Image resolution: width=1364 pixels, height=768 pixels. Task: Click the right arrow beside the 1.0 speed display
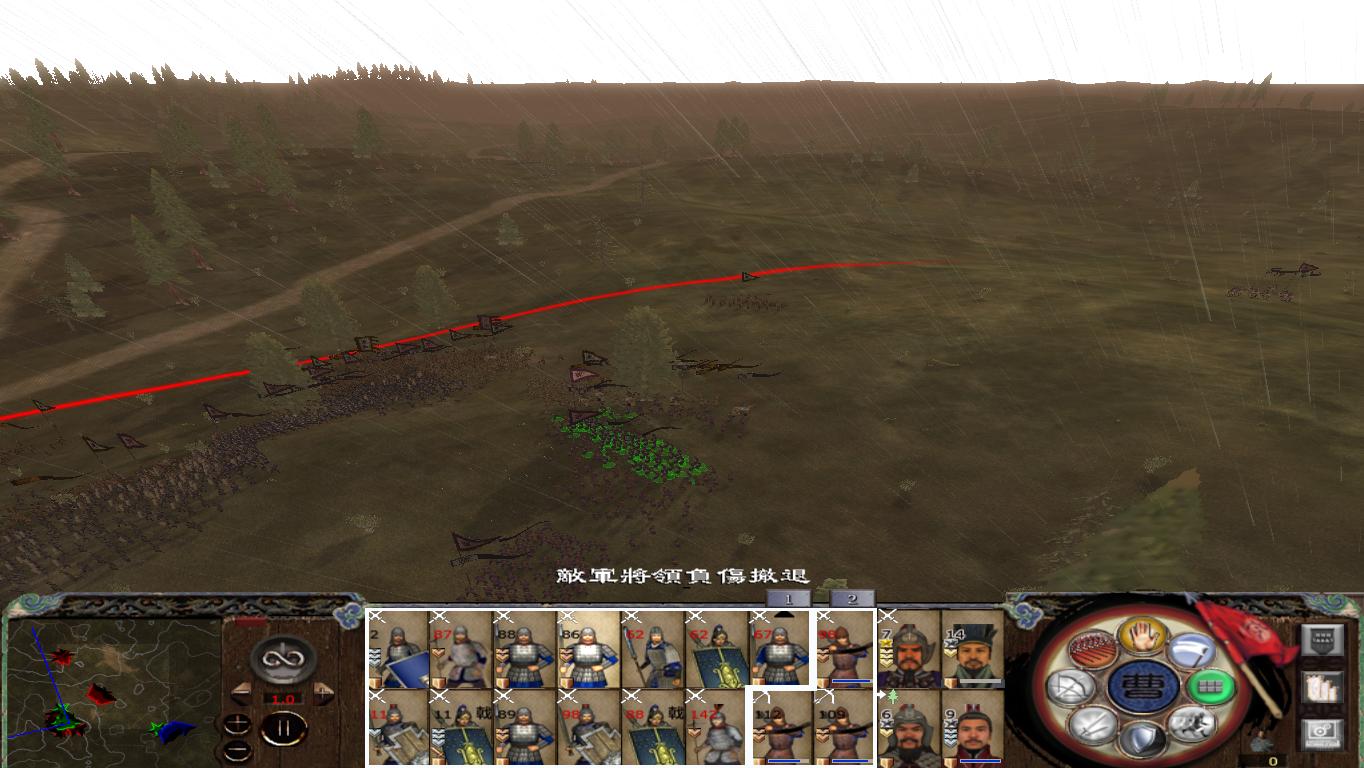(x=322, y=694)
